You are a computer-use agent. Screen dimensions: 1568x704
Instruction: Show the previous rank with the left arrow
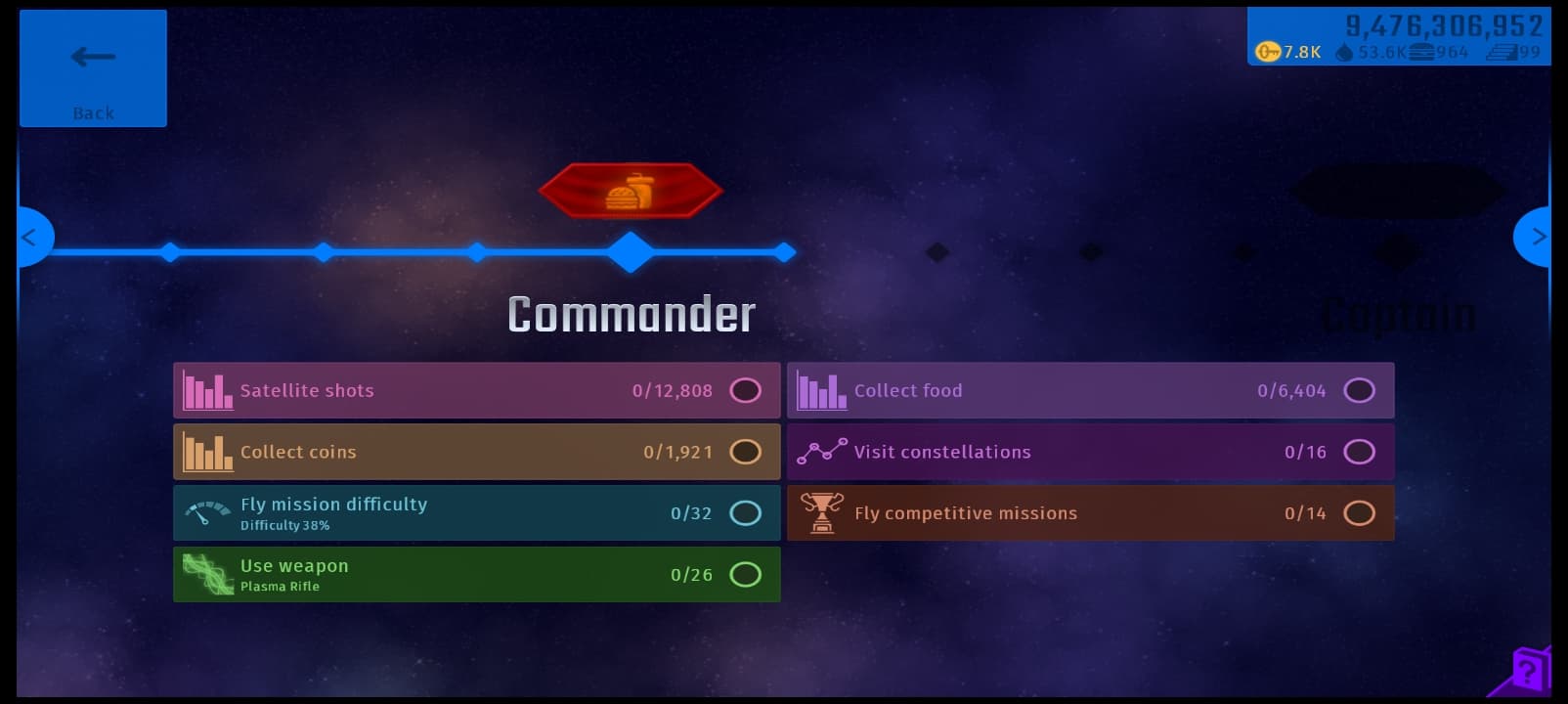point(30,238)
